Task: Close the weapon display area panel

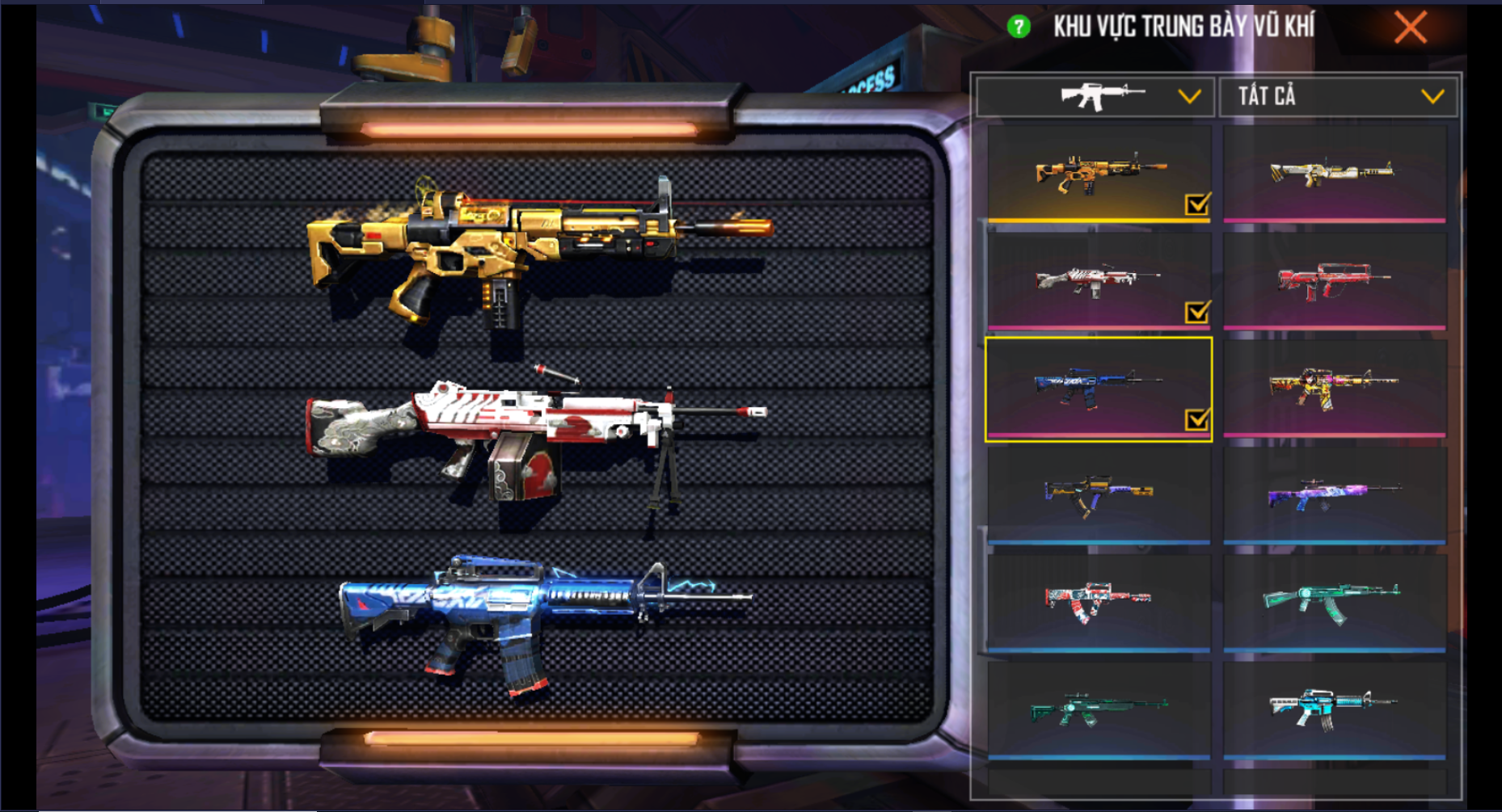Action: point(1410,28)
